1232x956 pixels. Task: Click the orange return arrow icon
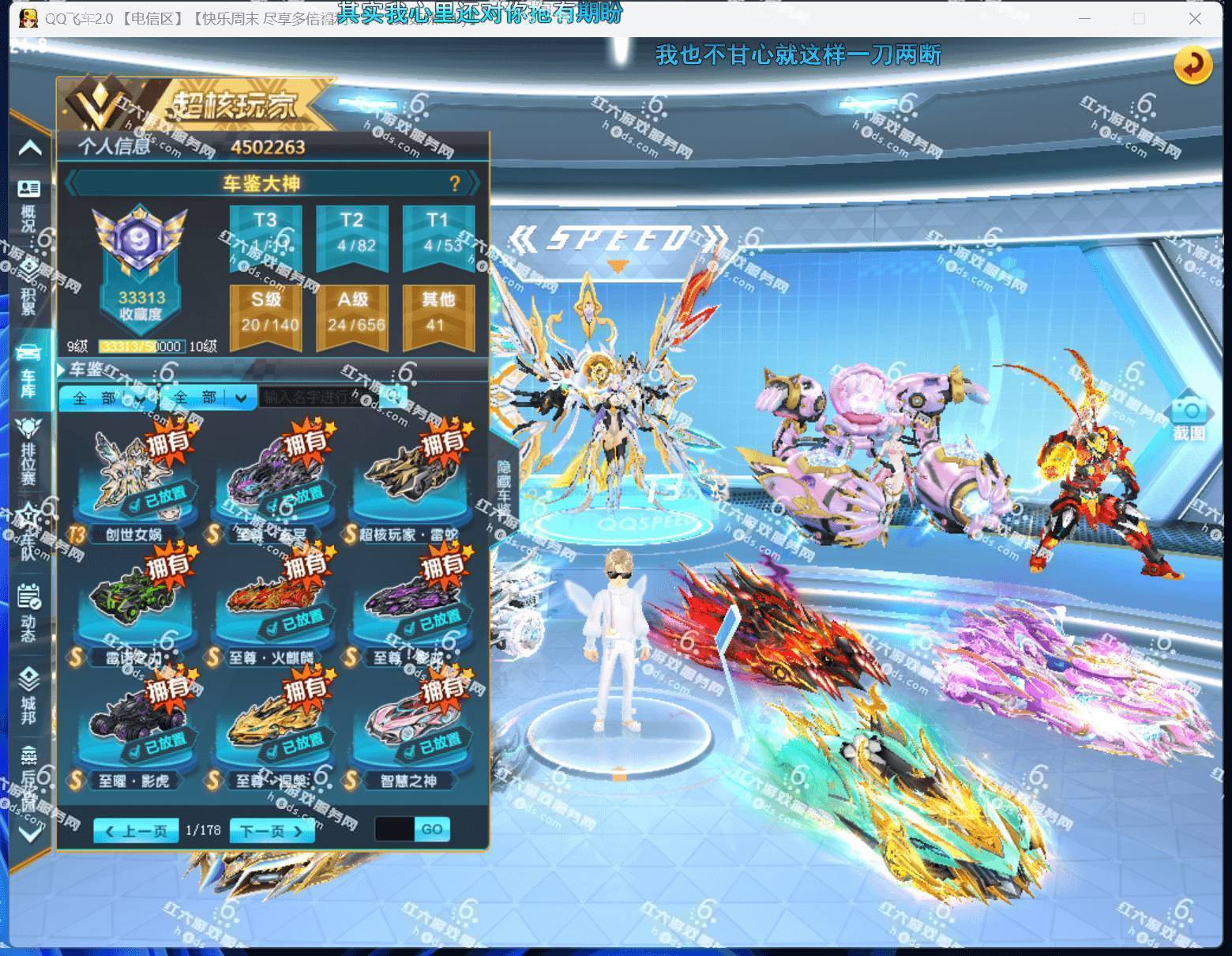[1193, 67]
